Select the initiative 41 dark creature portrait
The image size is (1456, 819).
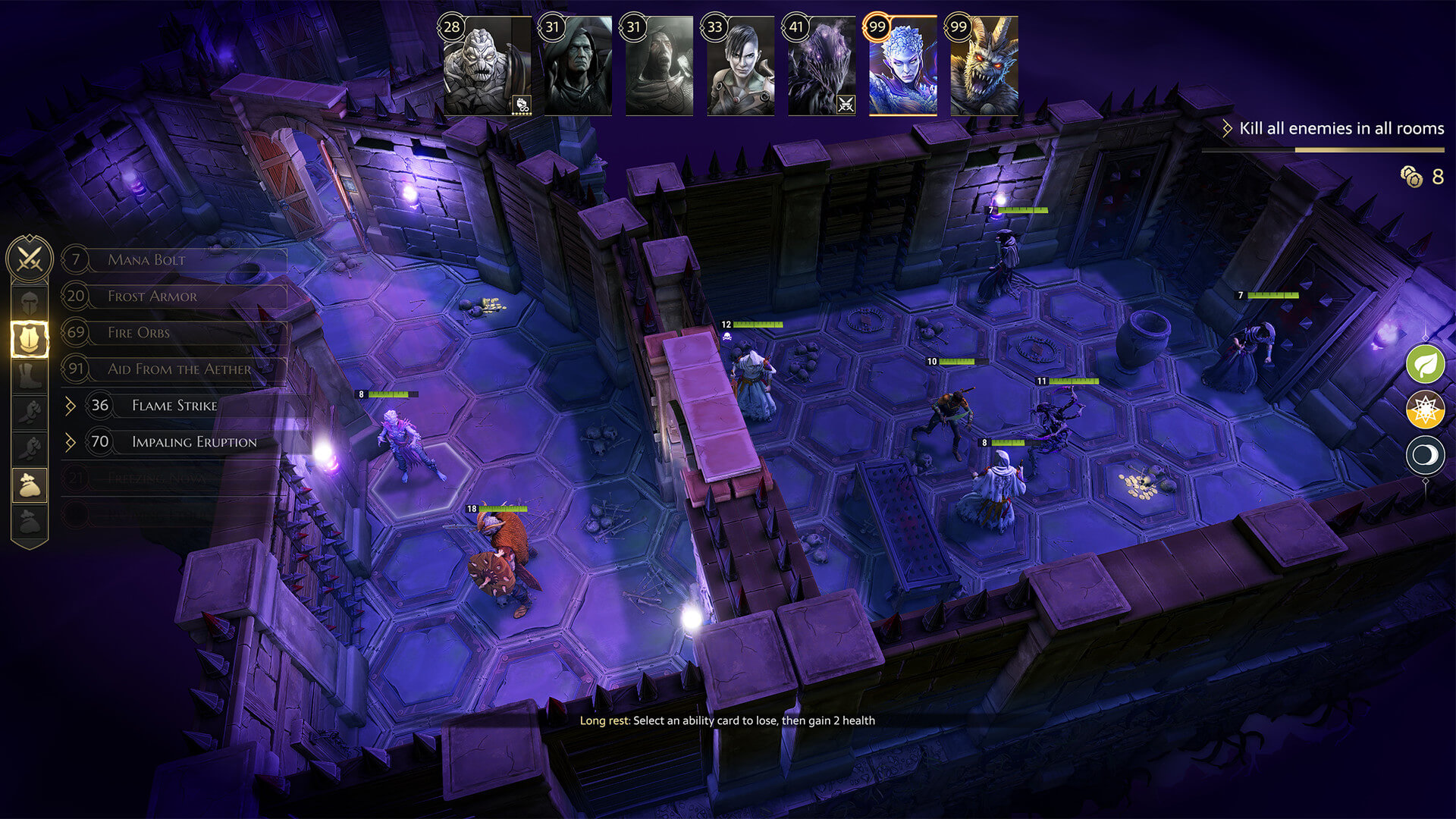click(x=821, y=68)
